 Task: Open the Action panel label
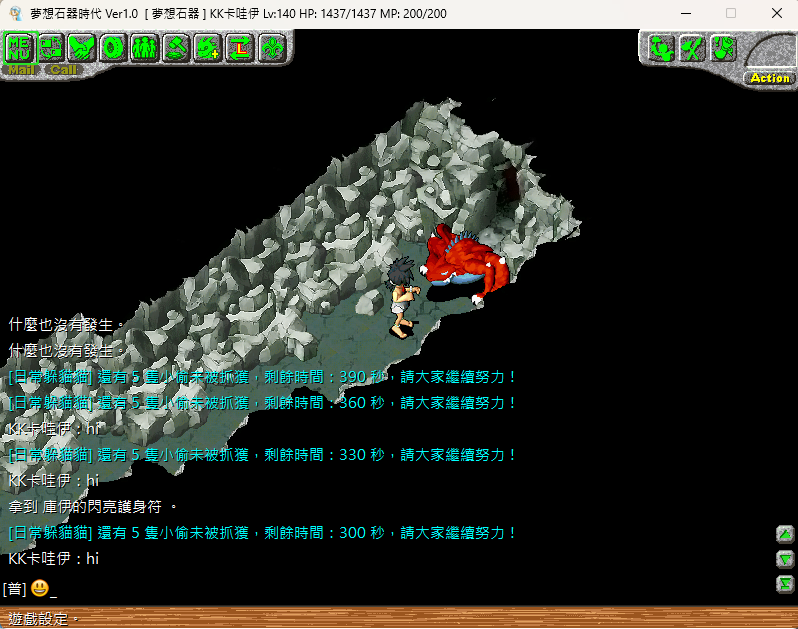(x=769, y=78)
